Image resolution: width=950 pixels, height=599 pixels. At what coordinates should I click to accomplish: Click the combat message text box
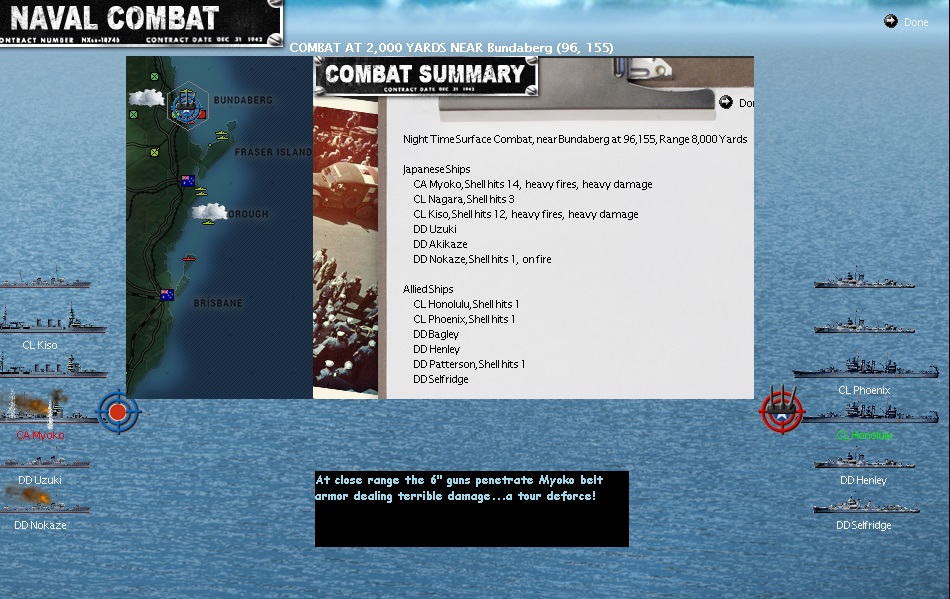[x=471, y=508]
